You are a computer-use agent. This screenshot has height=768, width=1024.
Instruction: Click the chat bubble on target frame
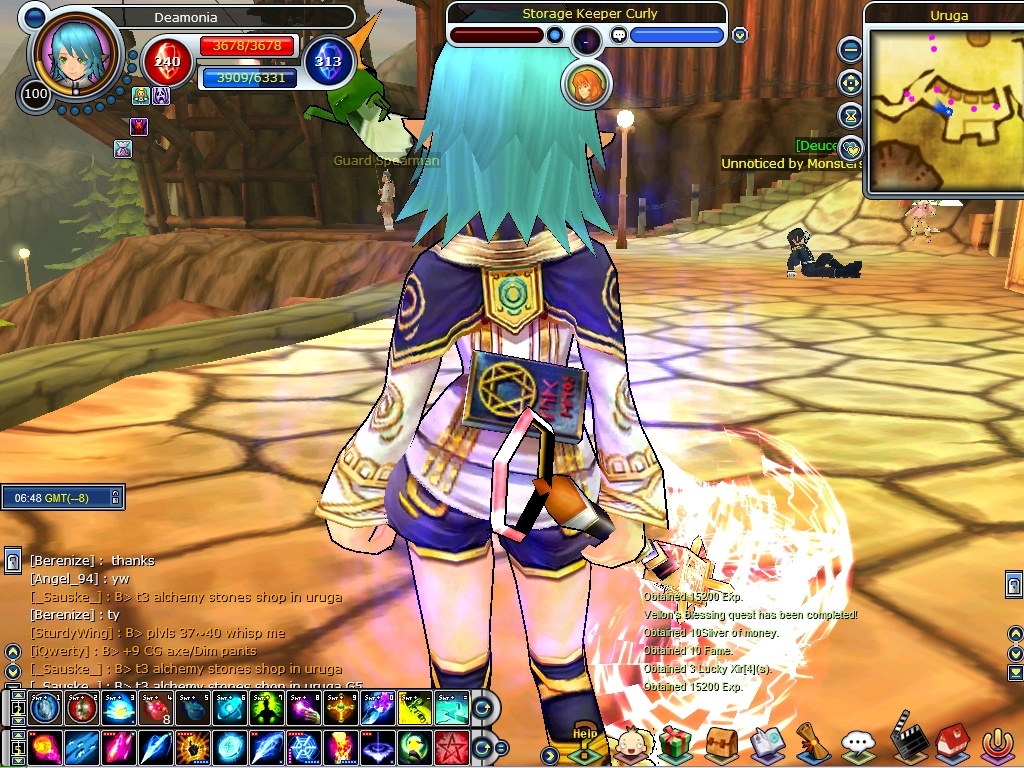coord(618,36)
